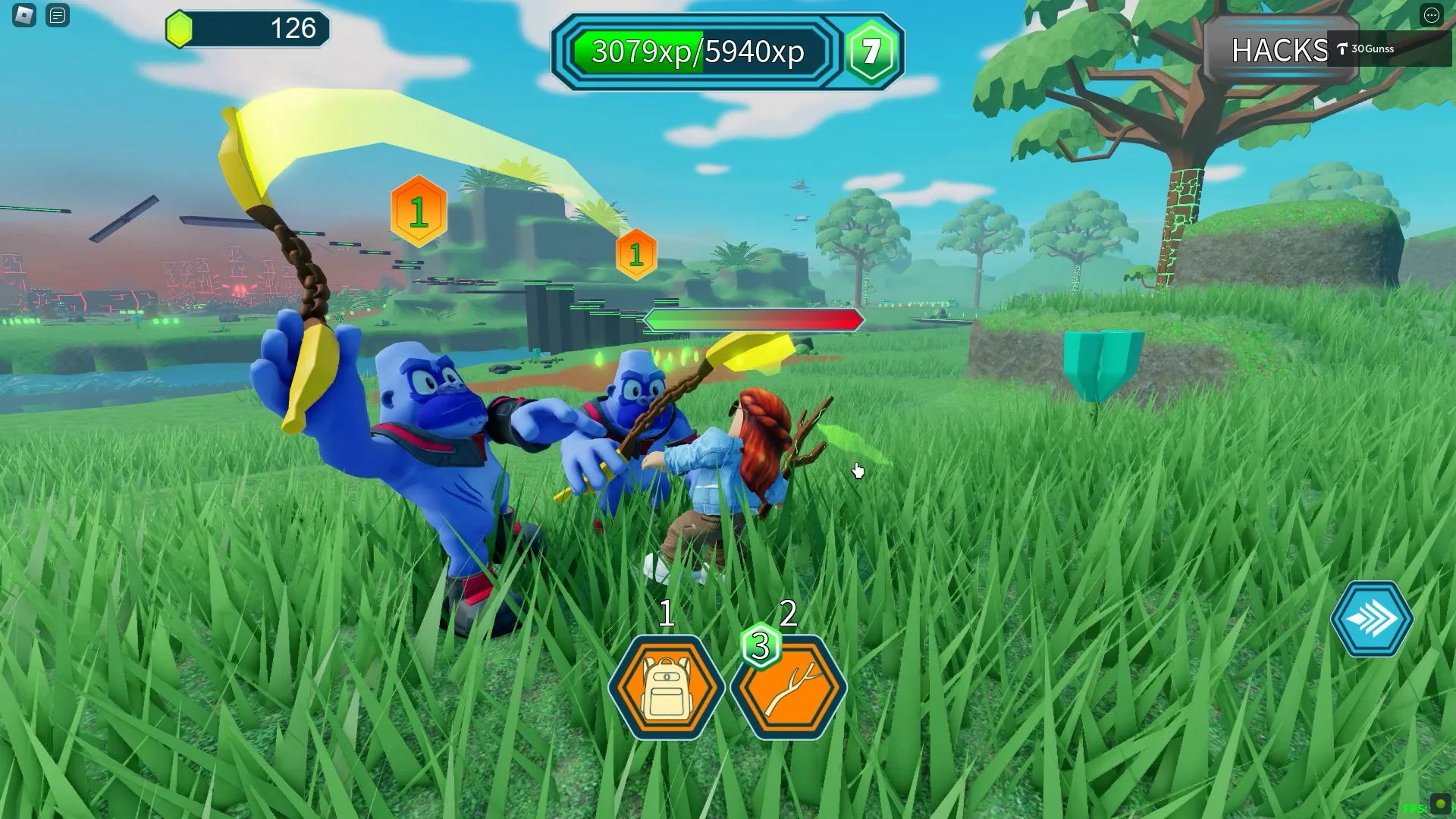This screenshot has width=1456, height=819.
Task: Toggle the chat window open
Action: [x=57, y=15]
